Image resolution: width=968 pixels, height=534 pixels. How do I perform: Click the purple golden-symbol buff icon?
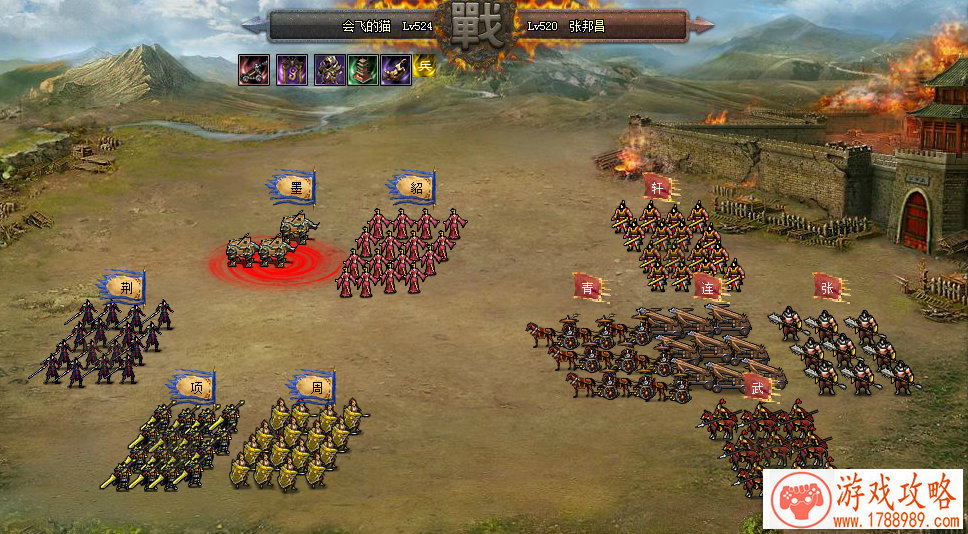[291, 69]
